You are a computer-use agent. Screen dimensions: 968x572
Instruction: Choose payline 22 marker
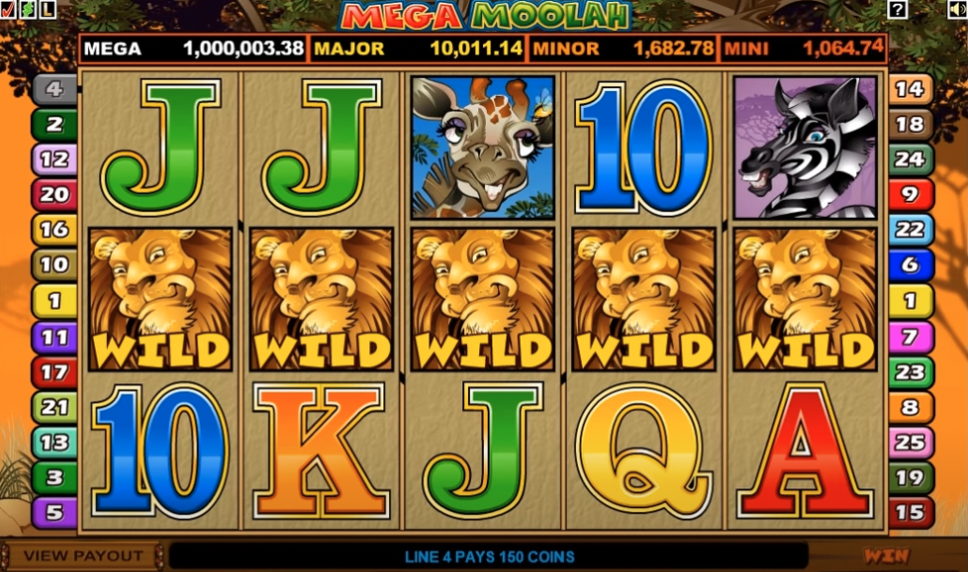coord(910,229)
